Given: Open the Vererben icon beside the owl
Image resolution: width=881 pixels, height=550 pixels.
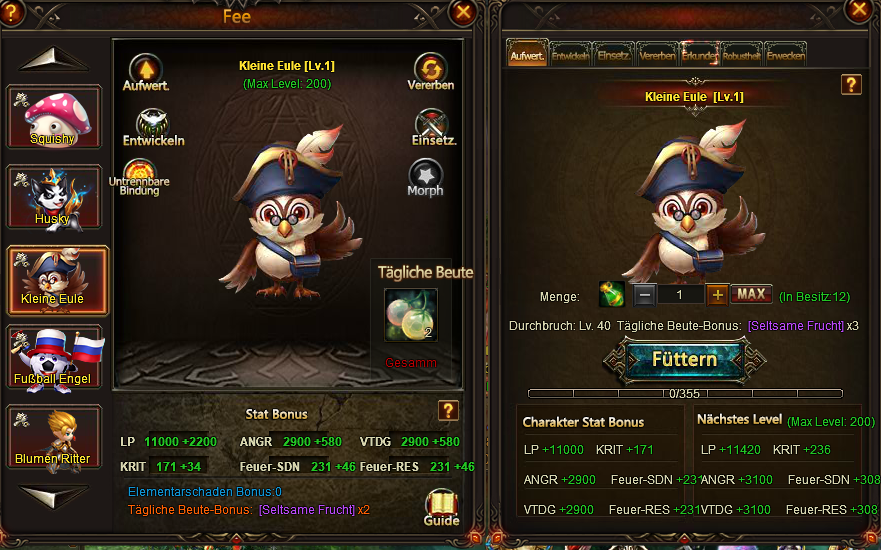Looking at the screenshot, I should [431, 70].
